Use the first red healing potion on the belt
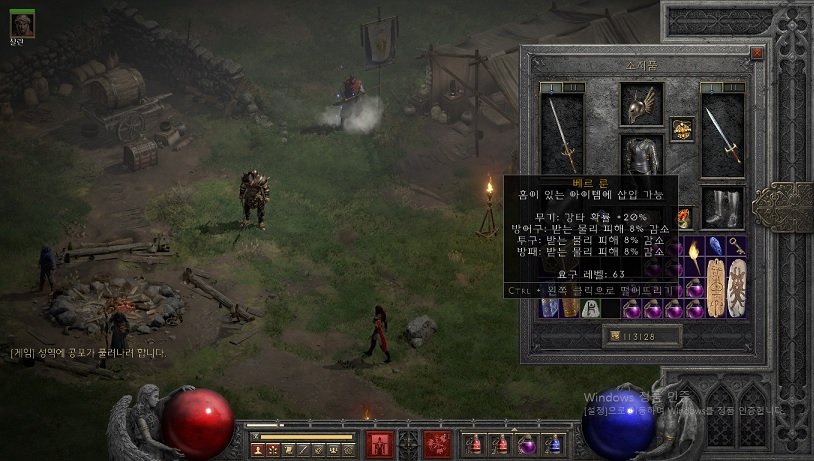Screen dimensions: 814x461 coord(474,444)
